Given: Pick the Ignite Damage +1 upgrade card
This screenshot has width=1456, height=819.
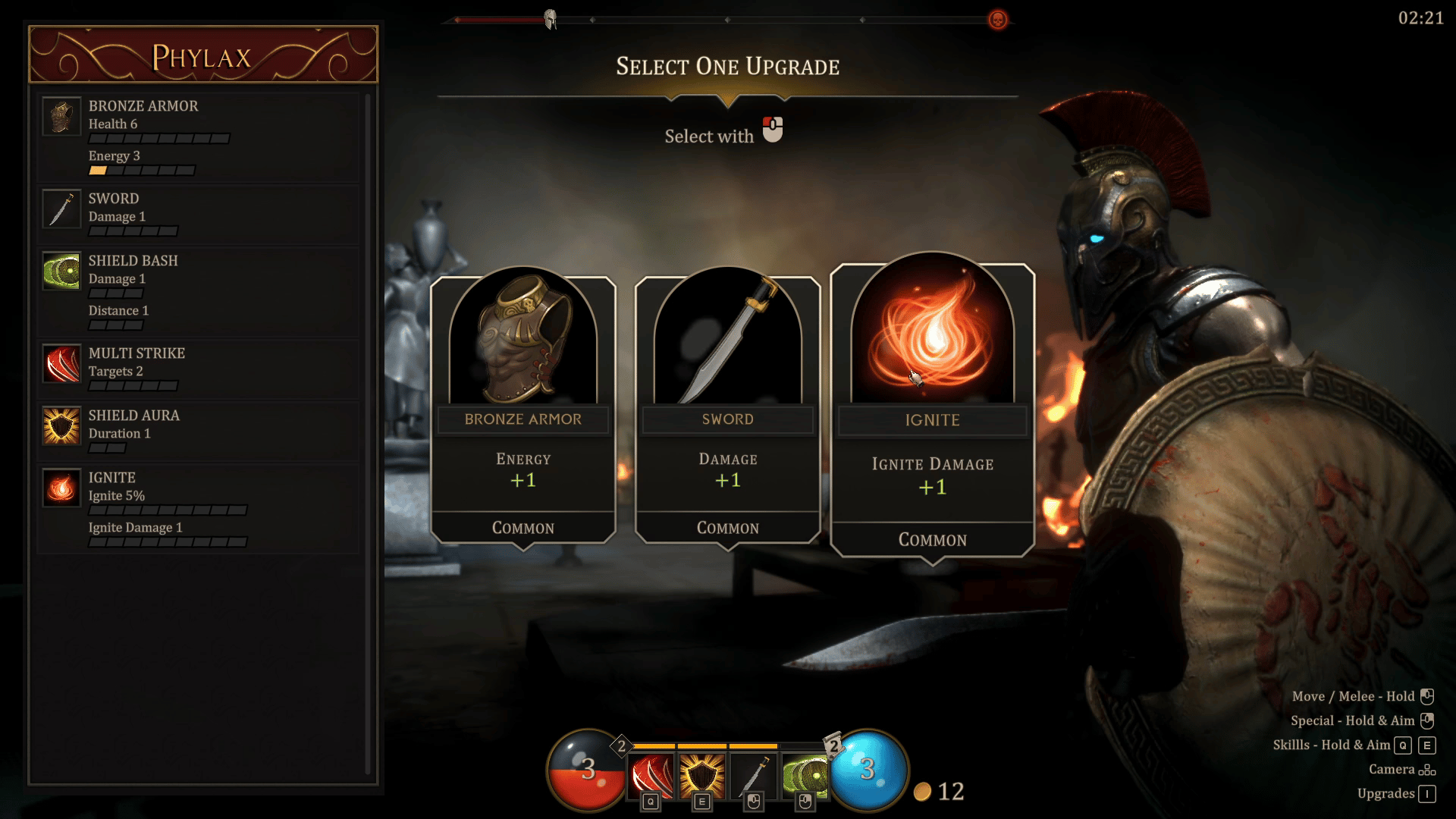Looking at the screenshot, I should (933, 409).
